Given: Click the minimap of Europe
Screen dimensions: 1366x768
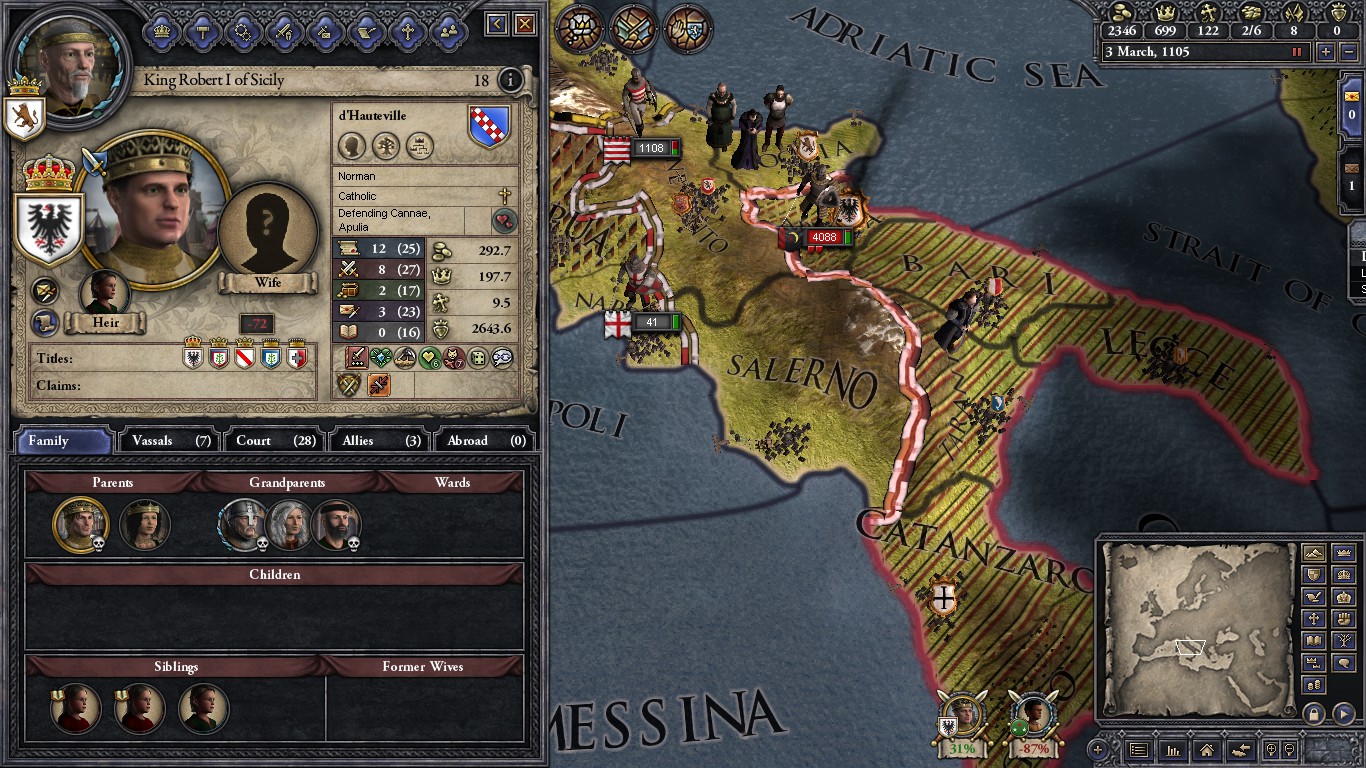Looking at the screenshot, I should tap(1198, 630).
